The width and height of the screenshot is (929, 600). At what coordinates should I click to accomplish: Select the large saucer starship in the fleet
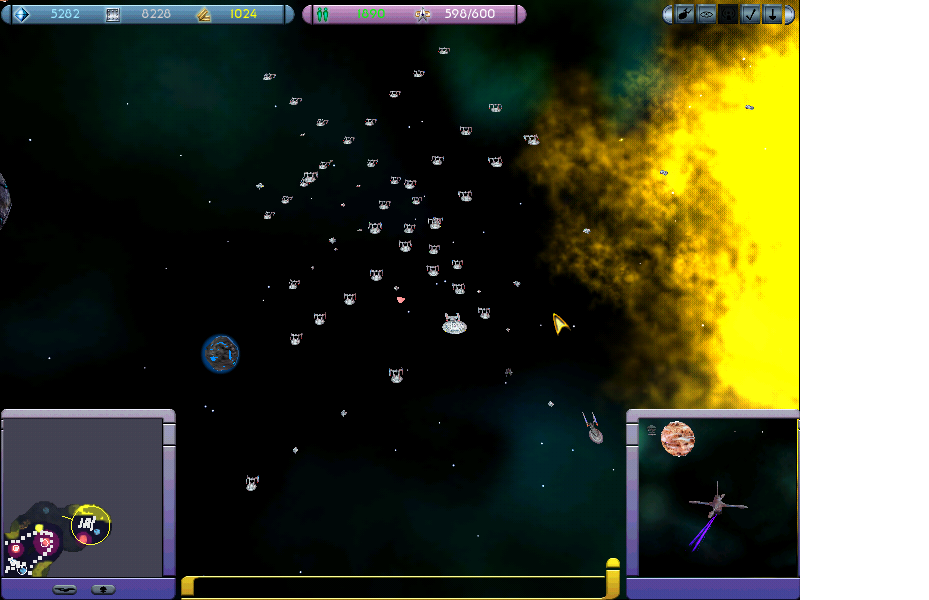point(455,323)
